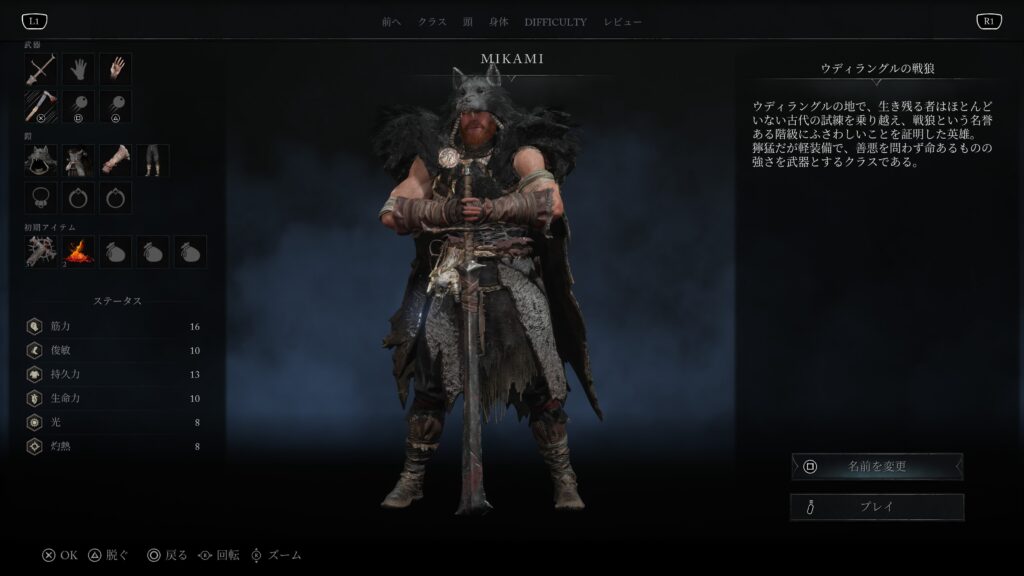This screenshot has height=576, width=1024.
Task: Select the skin-toned bare hand slot
Action: click(116, 69)
